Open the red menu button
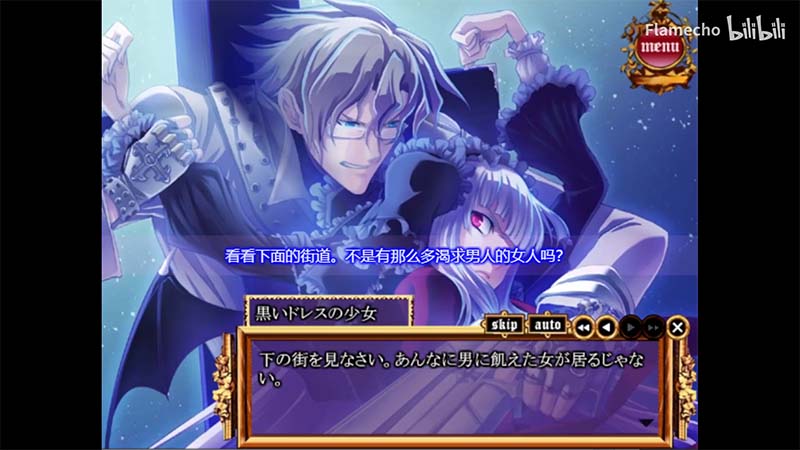800x450 pixels. (x=658, y=46)
